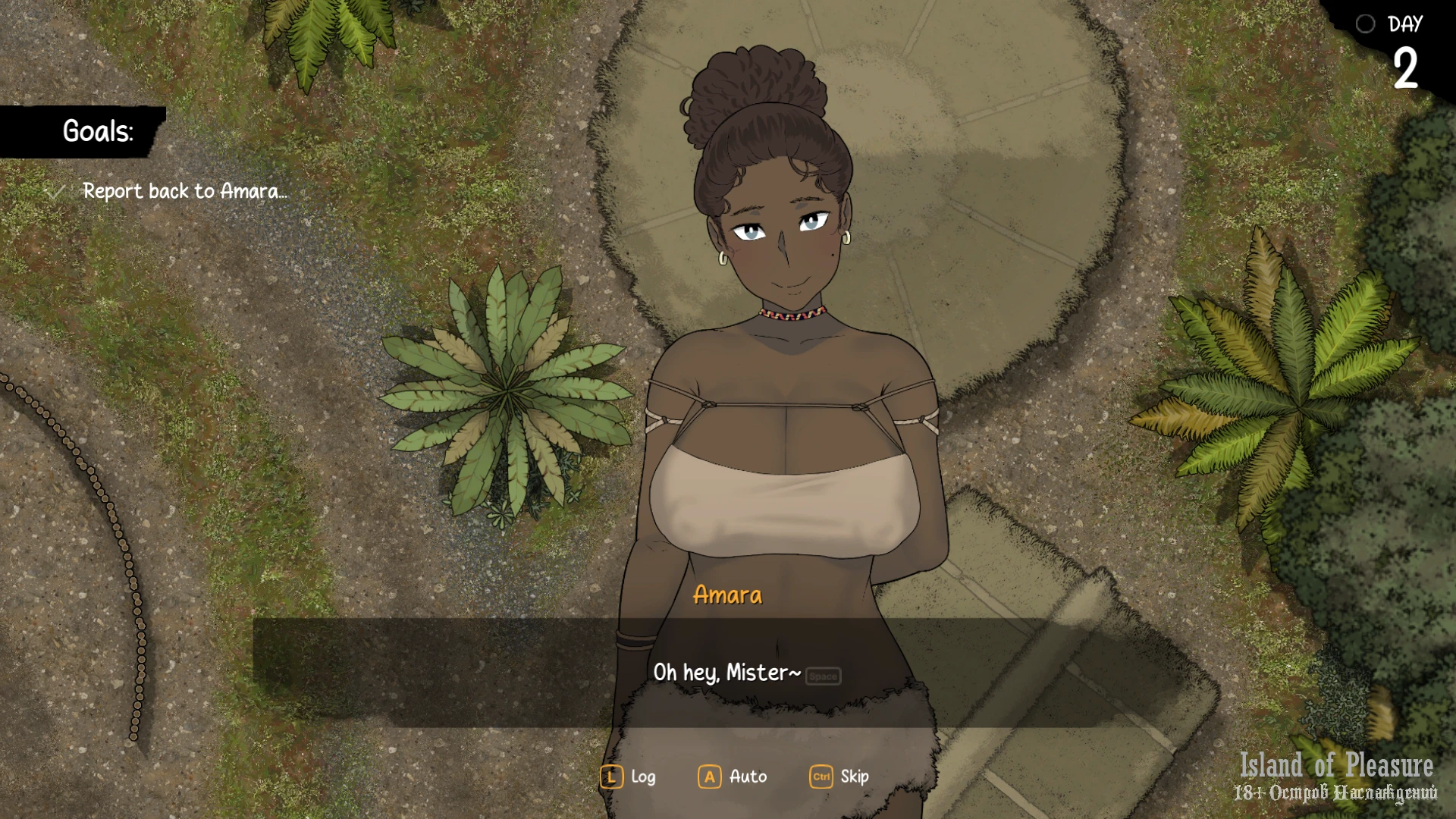The width and height of the screenshot is (1456, 819).
Task: Open the dialogue Log
Action: pos(628,777)
